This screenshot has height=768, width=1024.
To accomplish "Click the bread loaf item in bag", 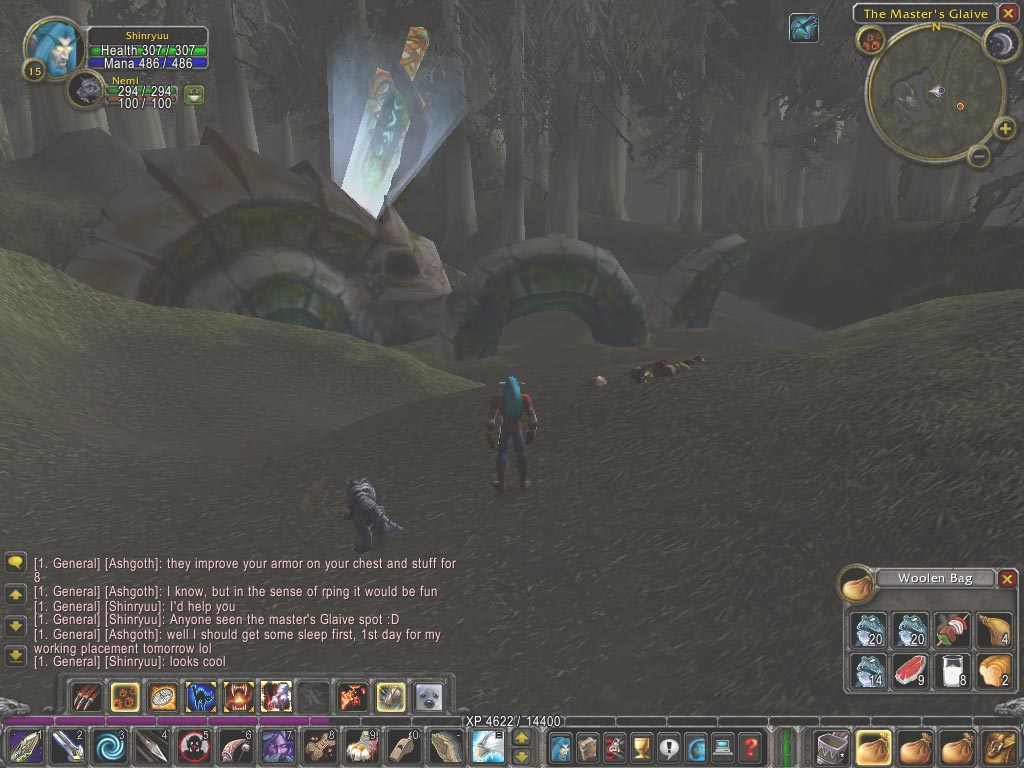I will [993, 671].
